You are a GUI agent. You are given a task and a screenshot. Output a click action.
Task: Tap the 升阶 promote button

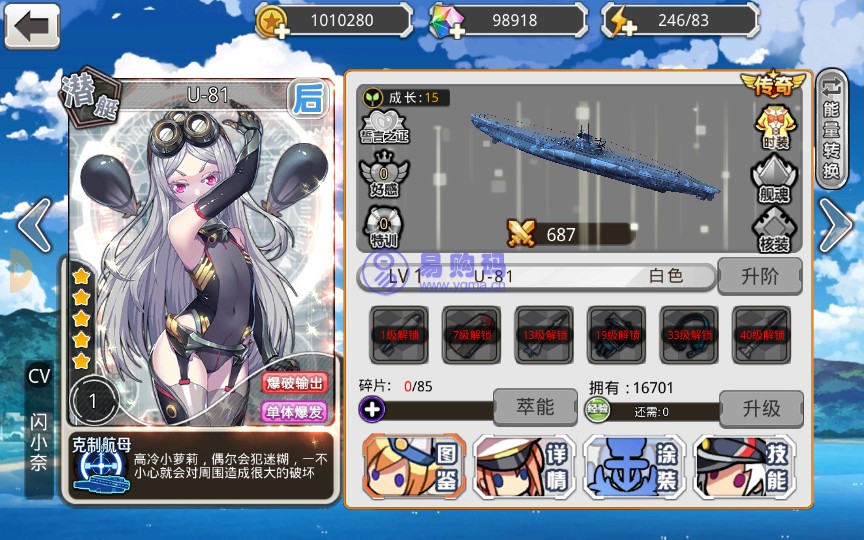(760, 276)
